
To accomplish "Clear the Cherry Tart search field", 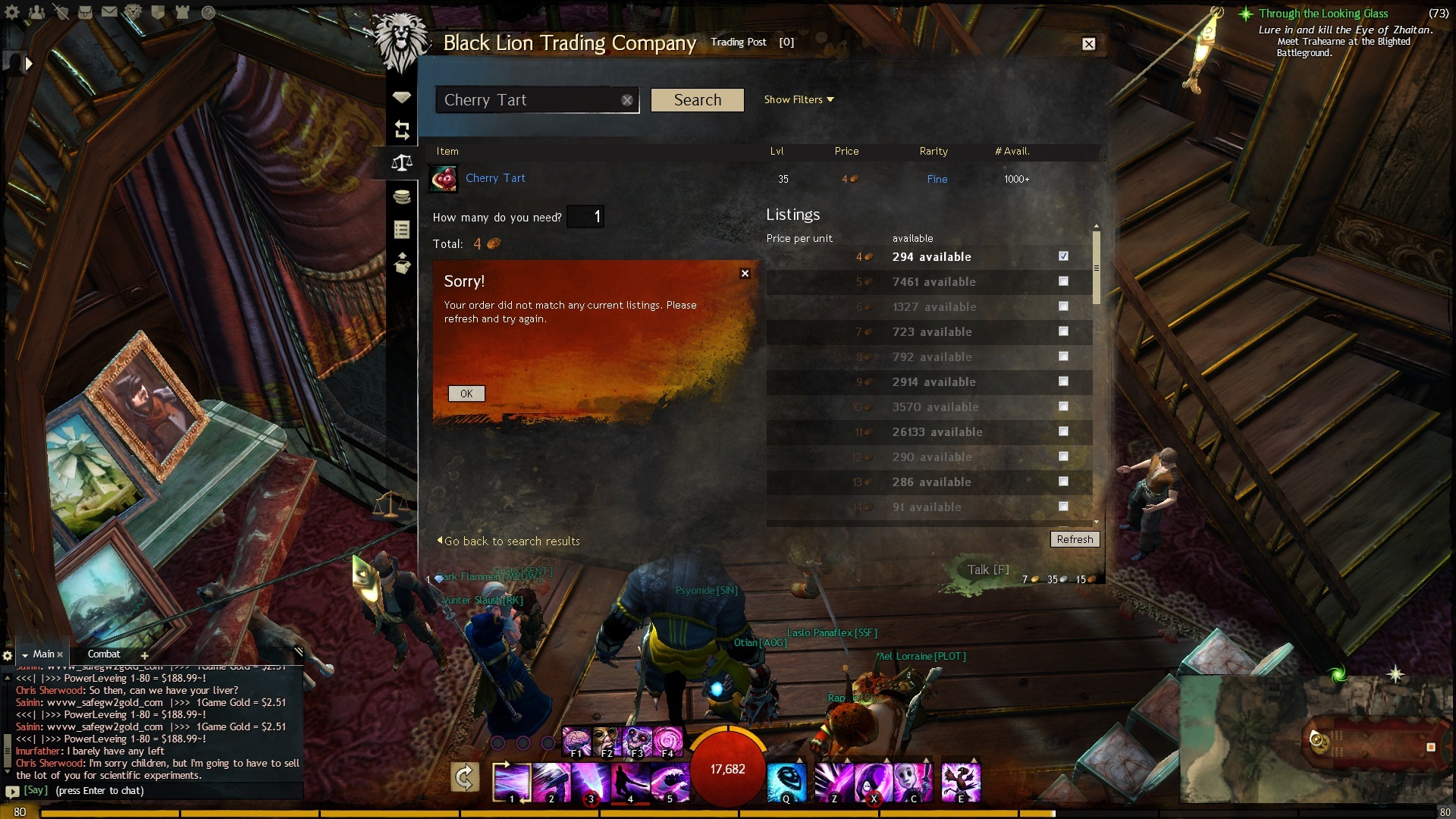I will 627,100.
